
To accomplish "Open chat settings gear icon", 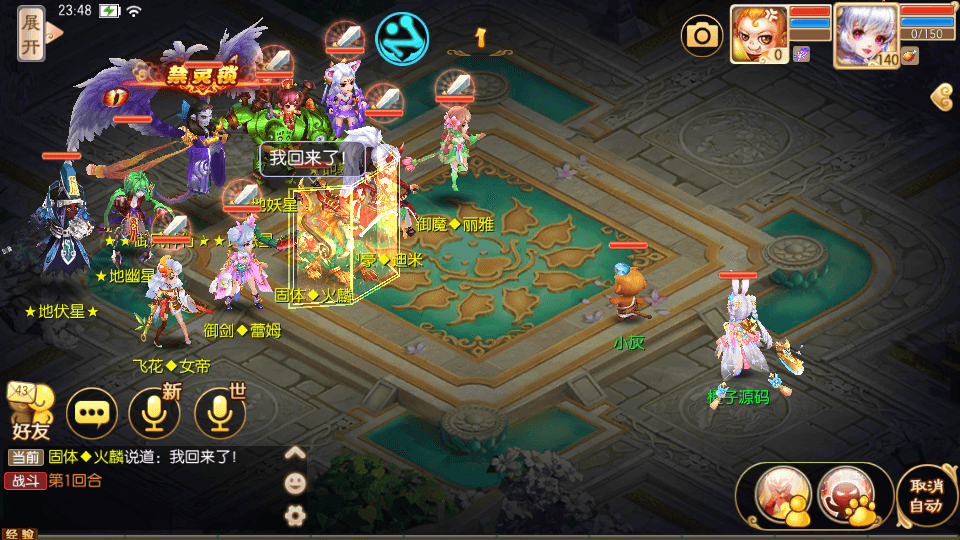I will pos(295,515).
